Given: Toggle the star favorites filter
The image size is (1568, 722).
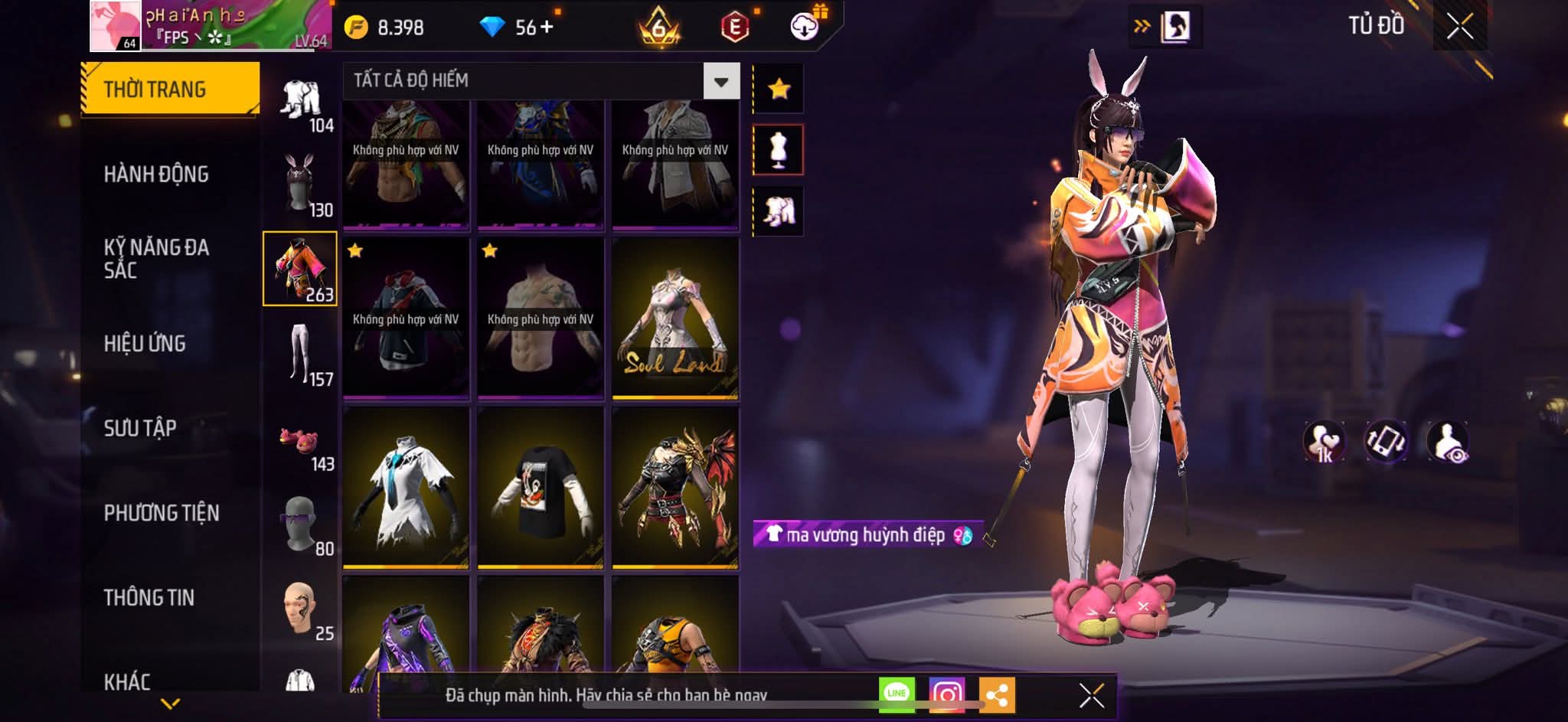Looking at the screenshot, I should 779,90.
